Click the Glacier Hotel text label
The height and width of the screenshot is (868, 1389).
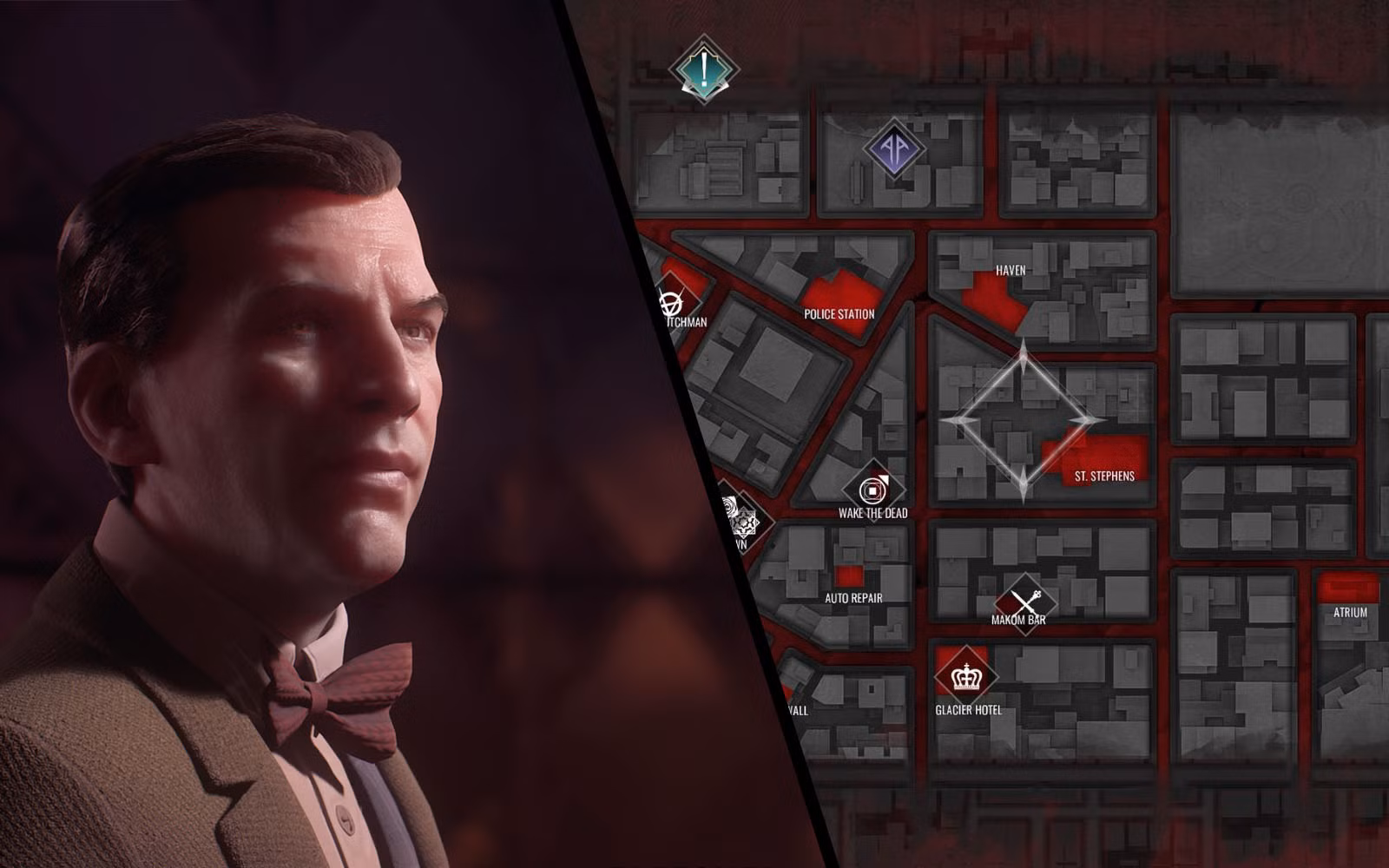coord(966,708)
